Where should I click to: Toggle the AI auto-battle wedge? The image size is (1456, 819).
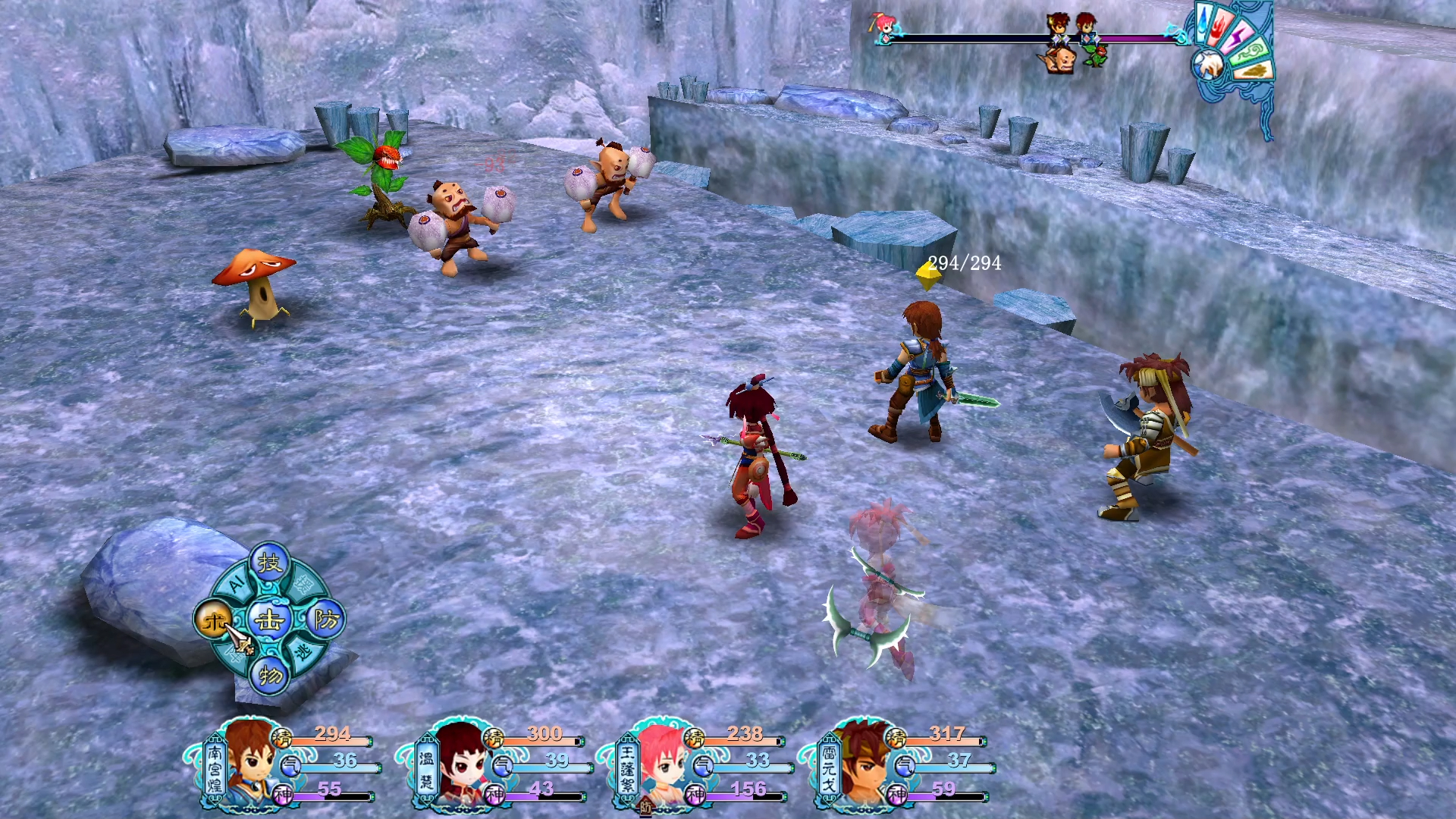coord(235,583)
